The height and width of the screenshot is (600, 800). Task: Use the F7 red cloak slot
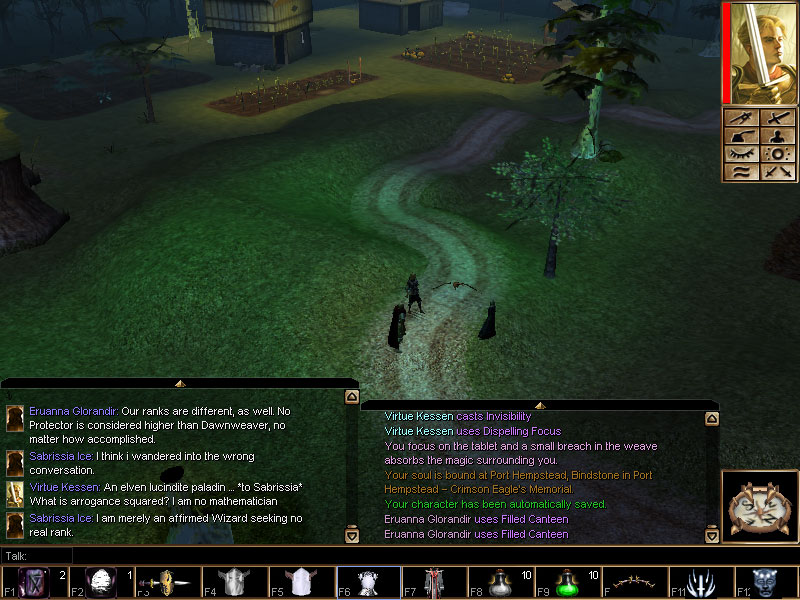[x=435, y=582]
